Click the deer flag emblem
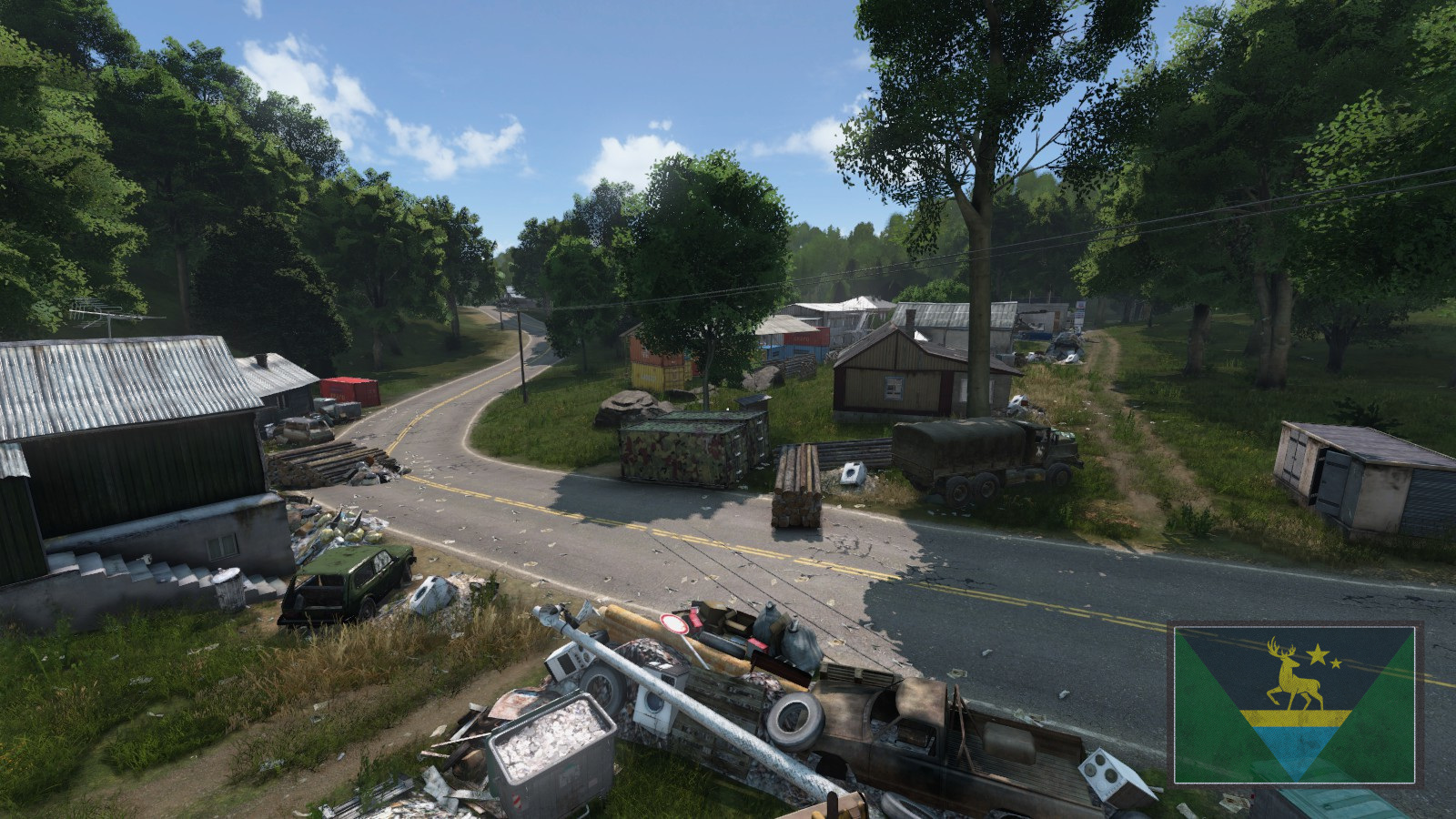The height and width of the screenshot is (819, 1456). 1294,703
